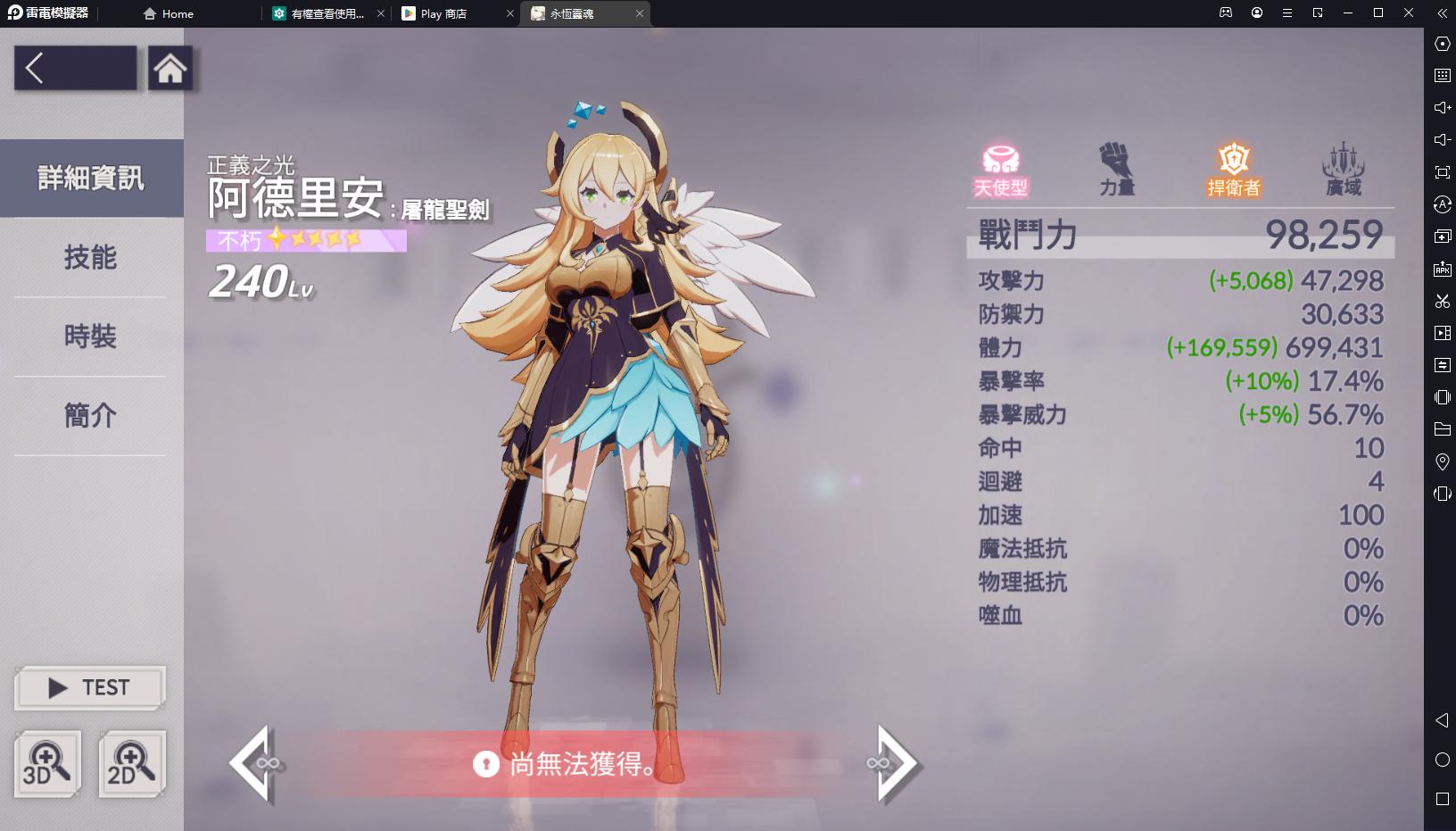Collapse the sidebar with the double-chevron
This screenshot has width=1456, height=831.
pos(1440,13)
